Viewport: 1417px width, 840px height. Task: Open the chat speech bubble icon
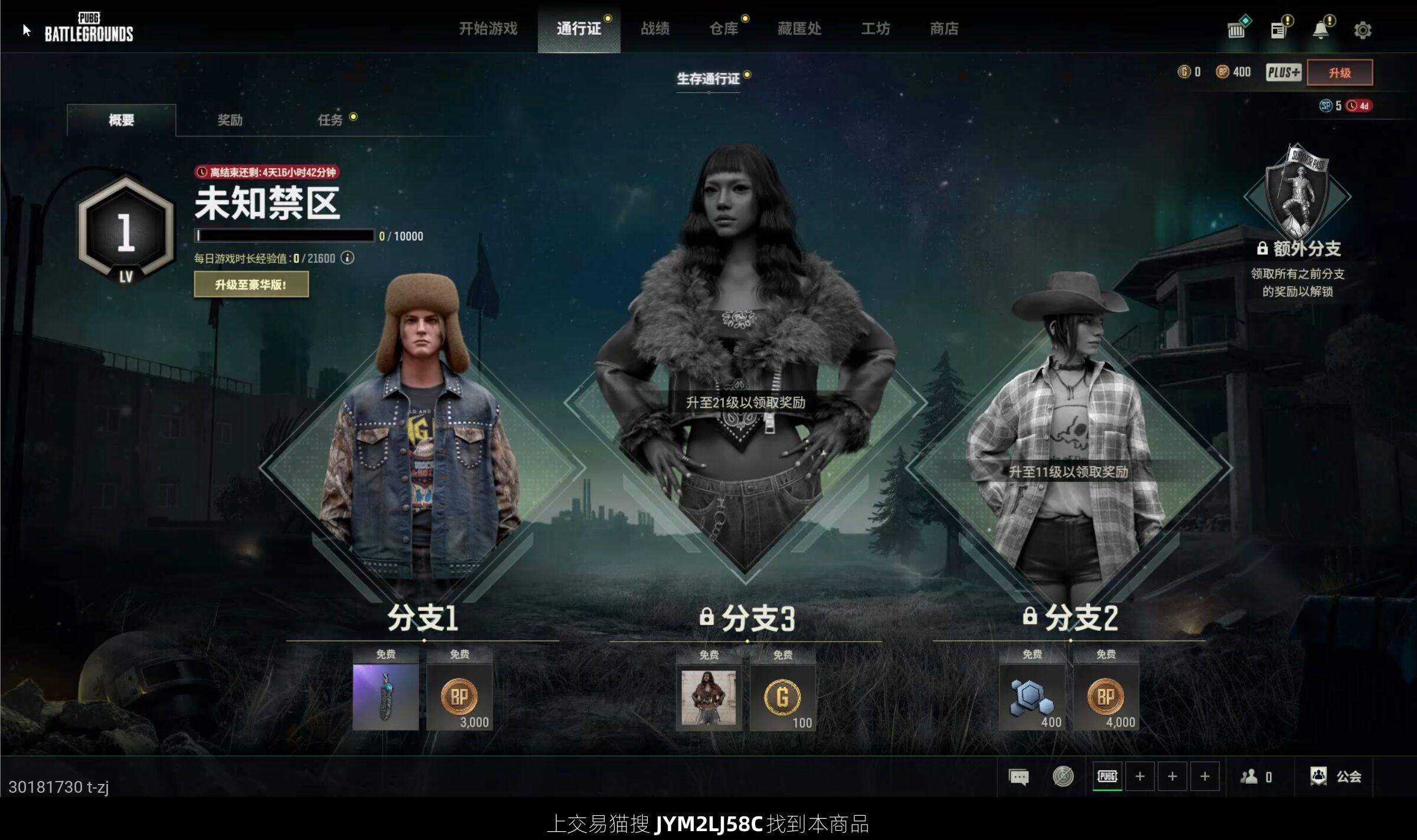click(1018, 777)
